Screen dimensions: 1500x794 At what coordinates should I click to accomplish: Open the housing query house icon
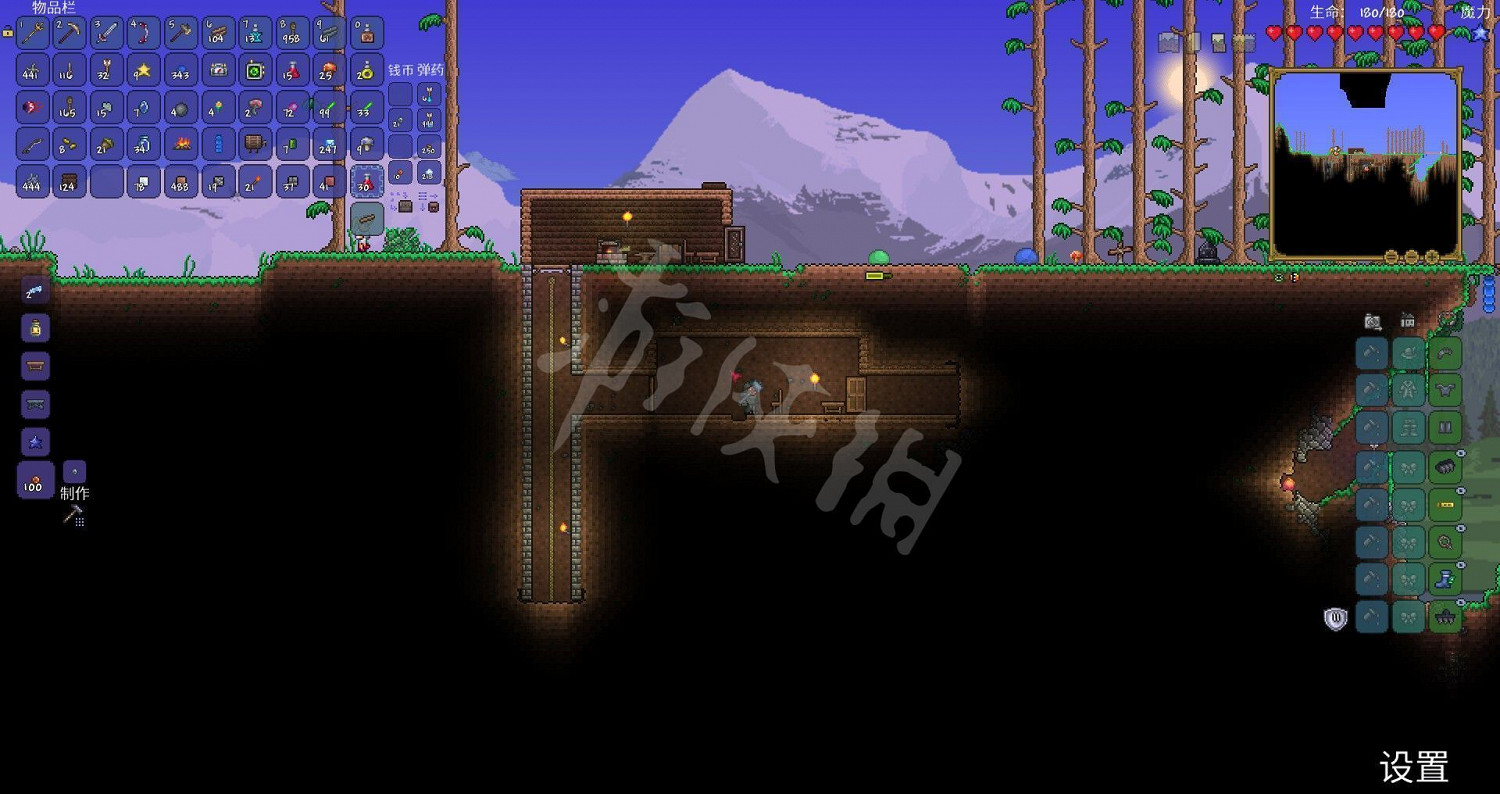tap(1408, 321)
